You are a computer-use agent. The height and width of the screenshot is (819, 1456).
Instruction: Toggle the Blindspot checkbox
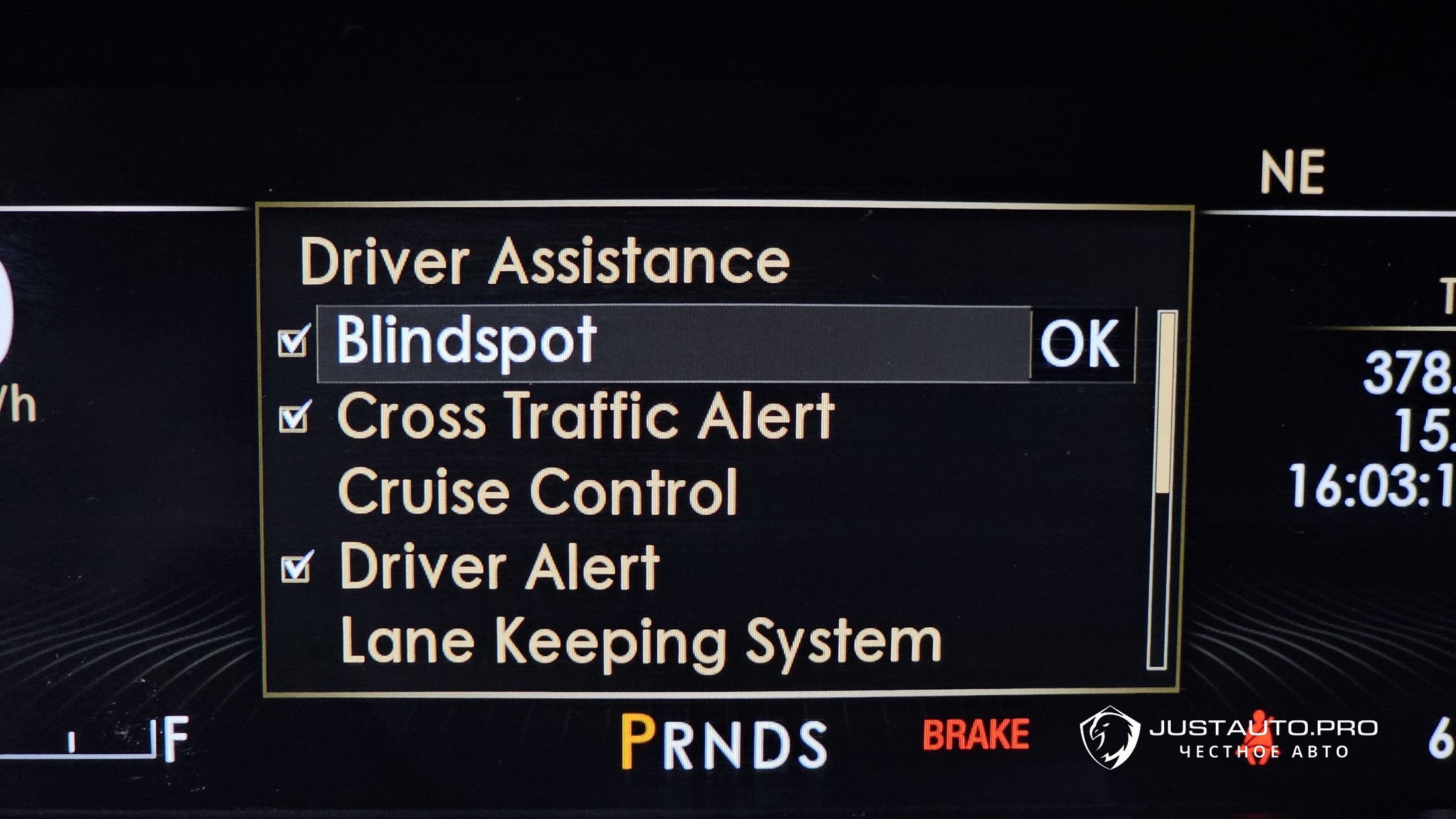[x=293, y=342]
